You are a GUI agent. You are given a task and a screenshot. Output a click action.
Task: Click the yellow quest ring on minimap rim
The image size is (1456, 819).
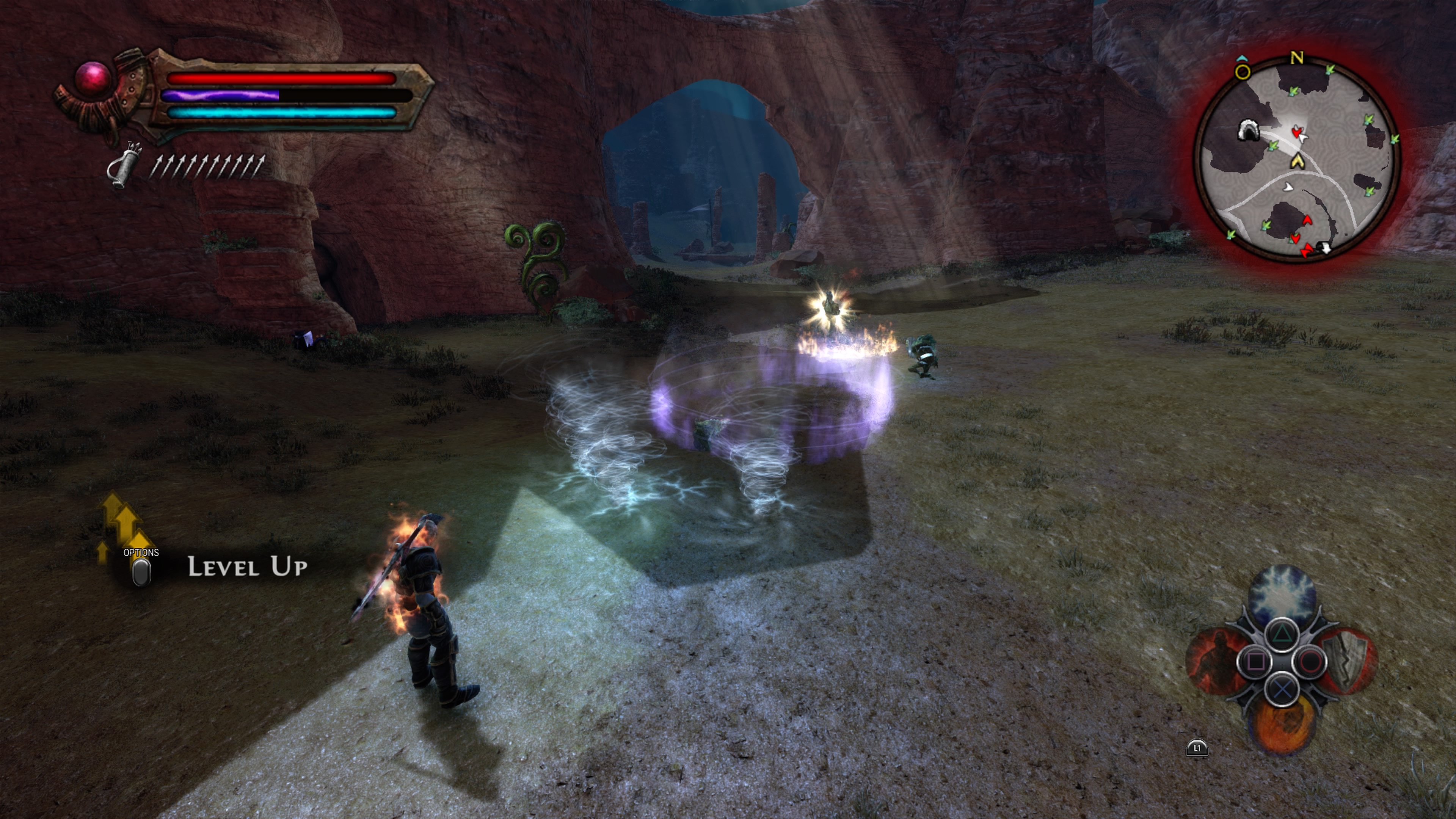tap(1243, 72)
